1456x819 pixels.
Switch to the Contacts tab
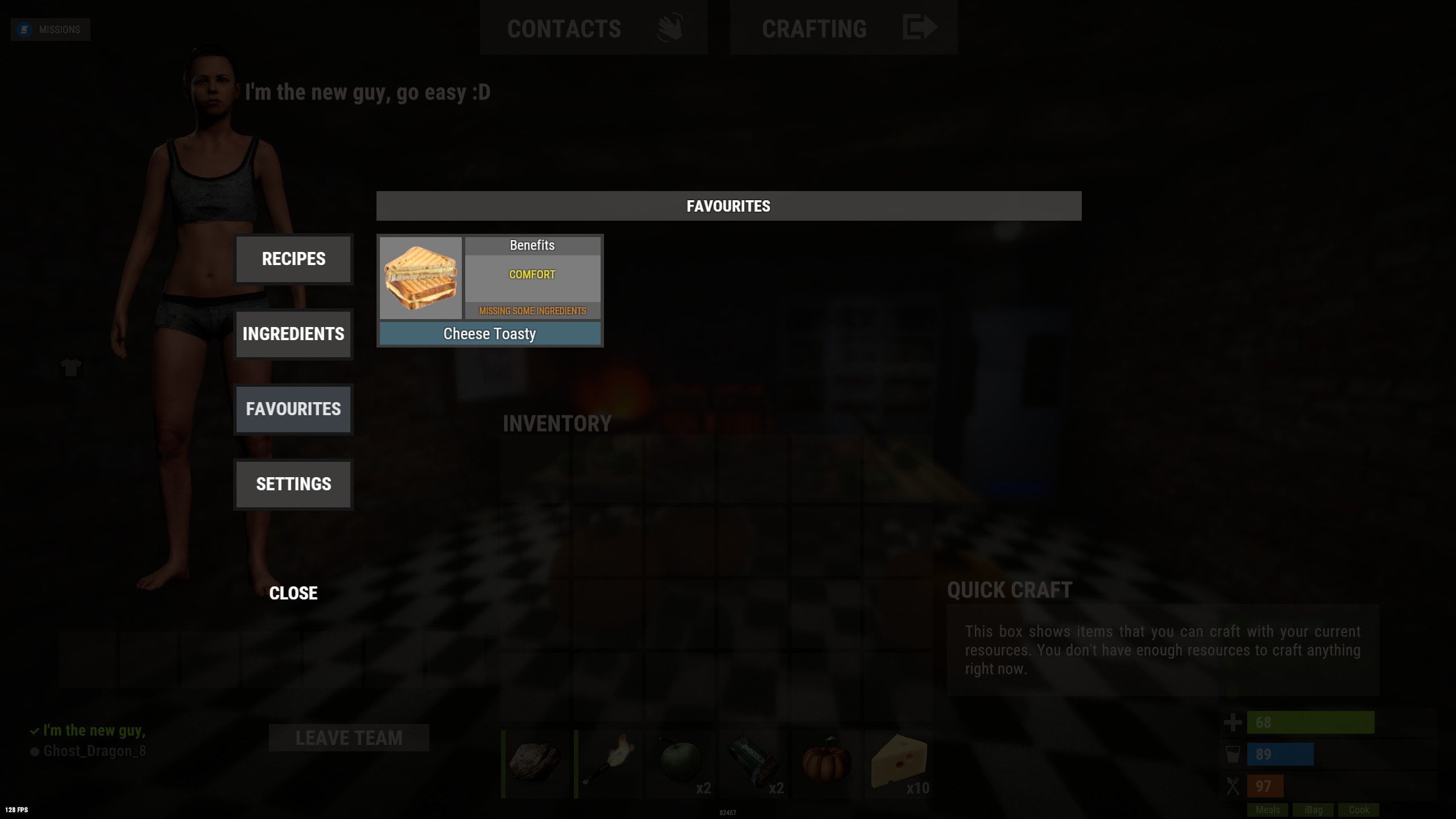[564, 28]
